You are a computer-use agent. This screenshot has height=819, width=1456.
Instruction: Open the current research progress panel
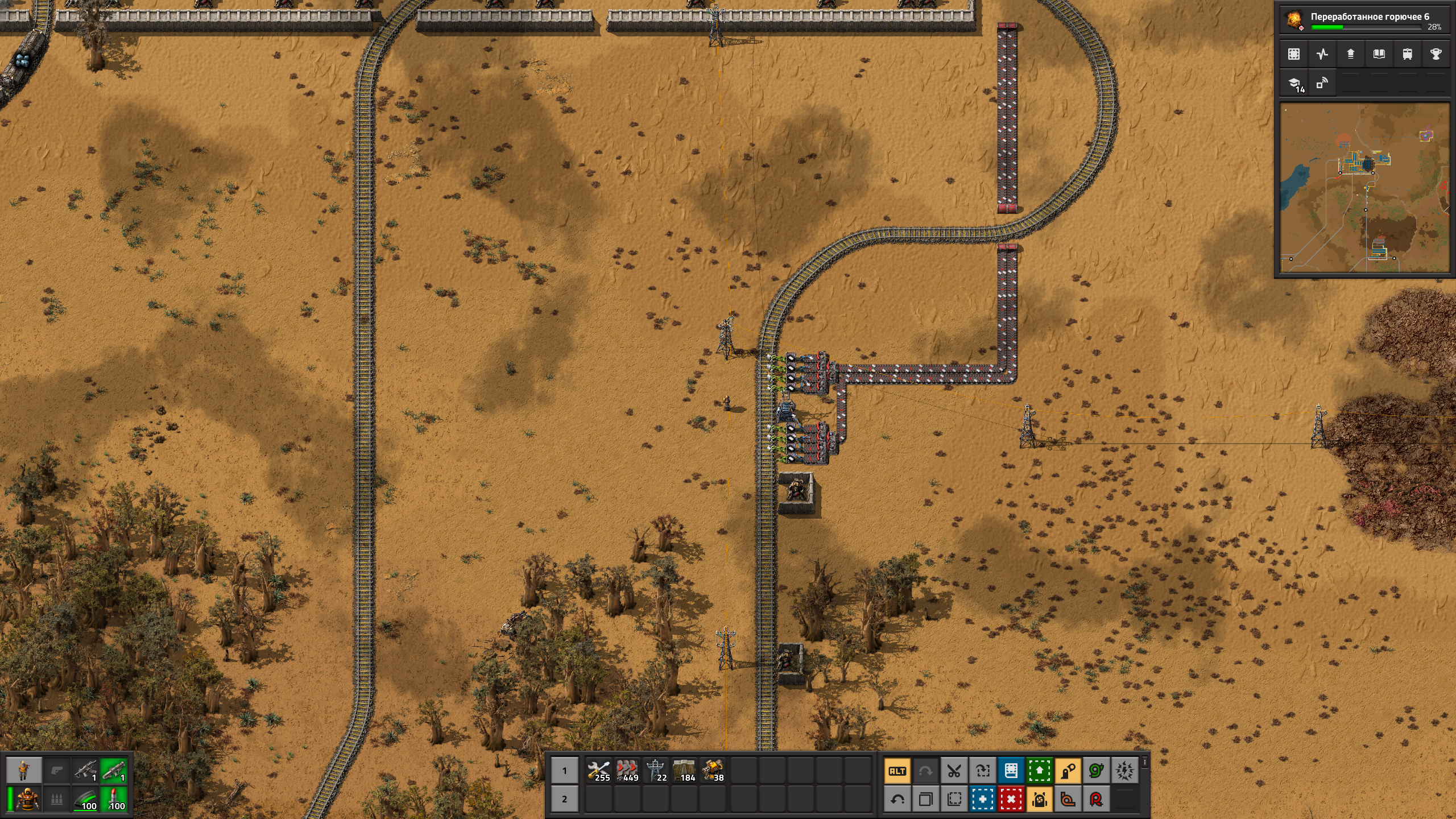1364,20
